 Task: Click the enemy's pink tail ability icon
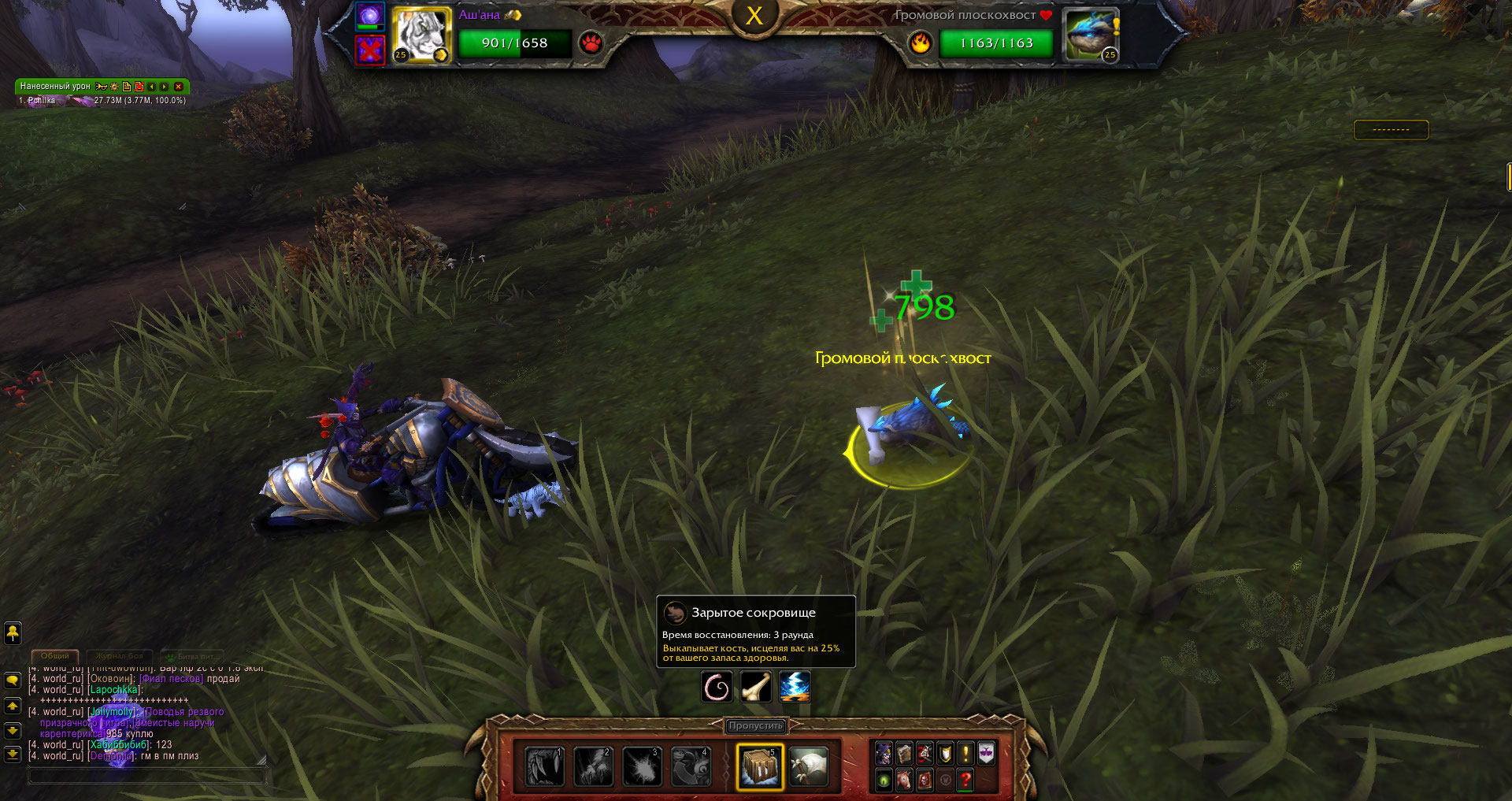click(717, 687)
